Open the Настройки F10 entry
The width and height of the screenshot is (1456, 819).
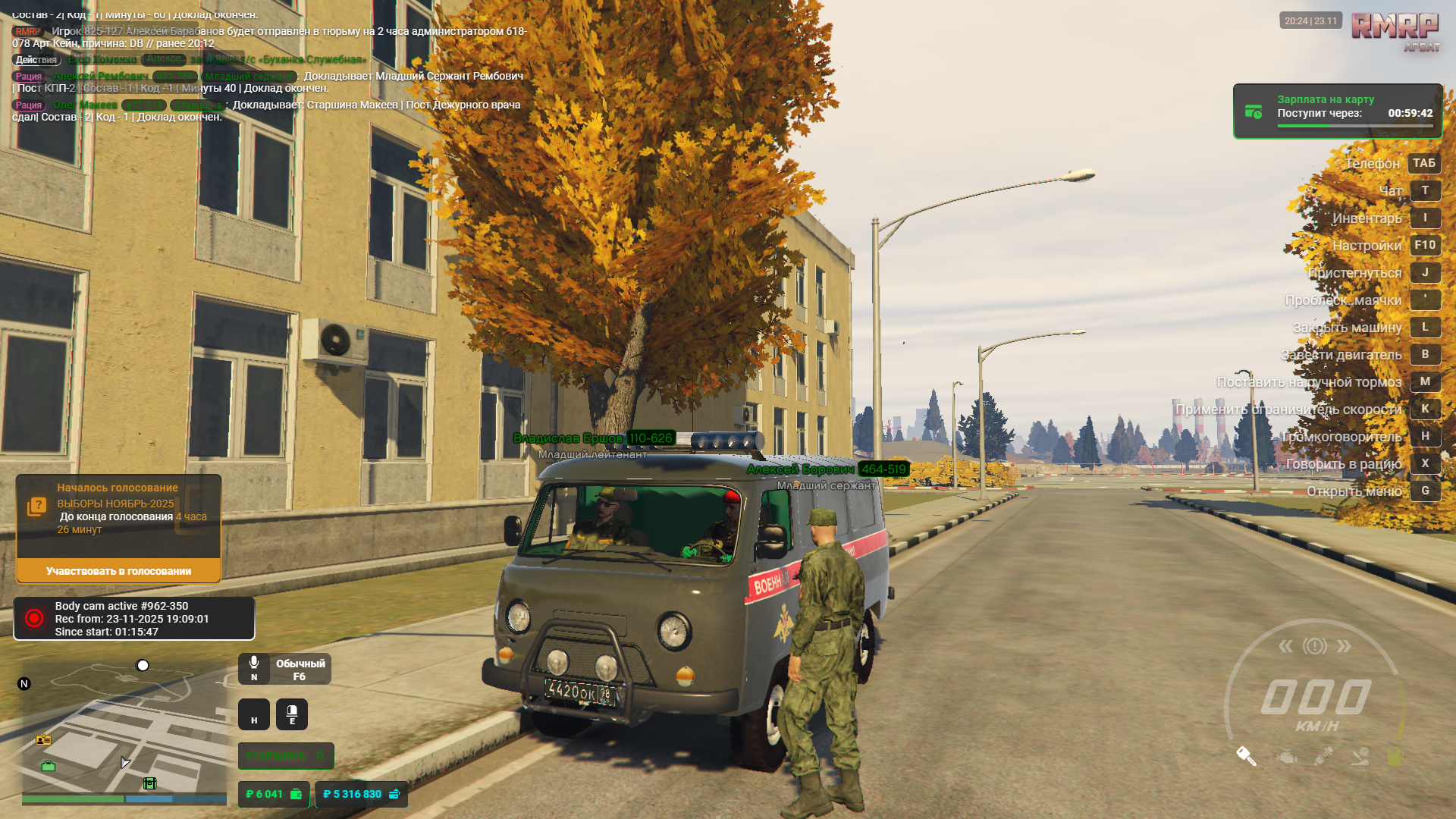1425,246
